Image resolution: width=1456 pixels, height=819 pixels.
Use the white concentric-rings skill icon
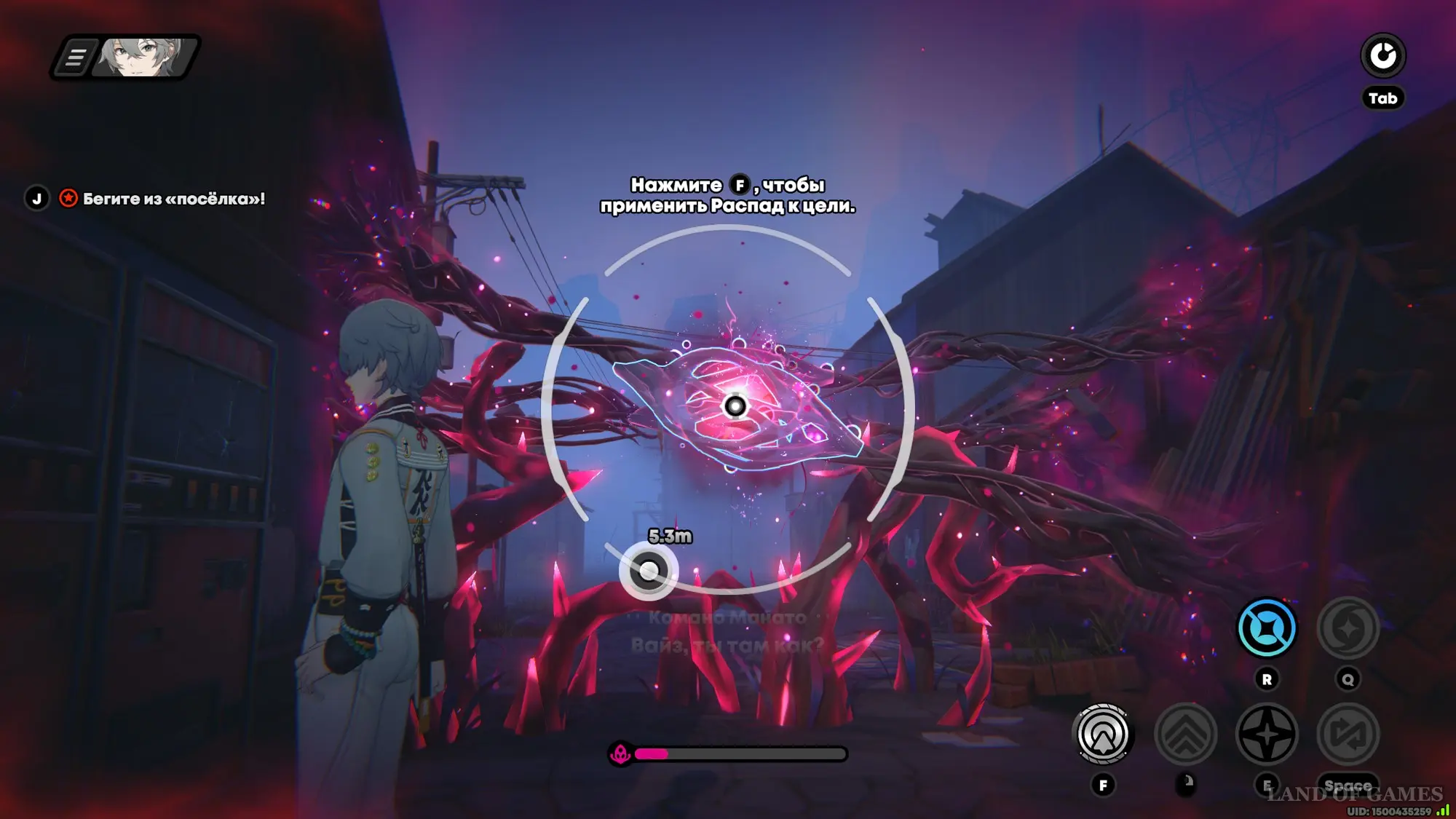1103,735
